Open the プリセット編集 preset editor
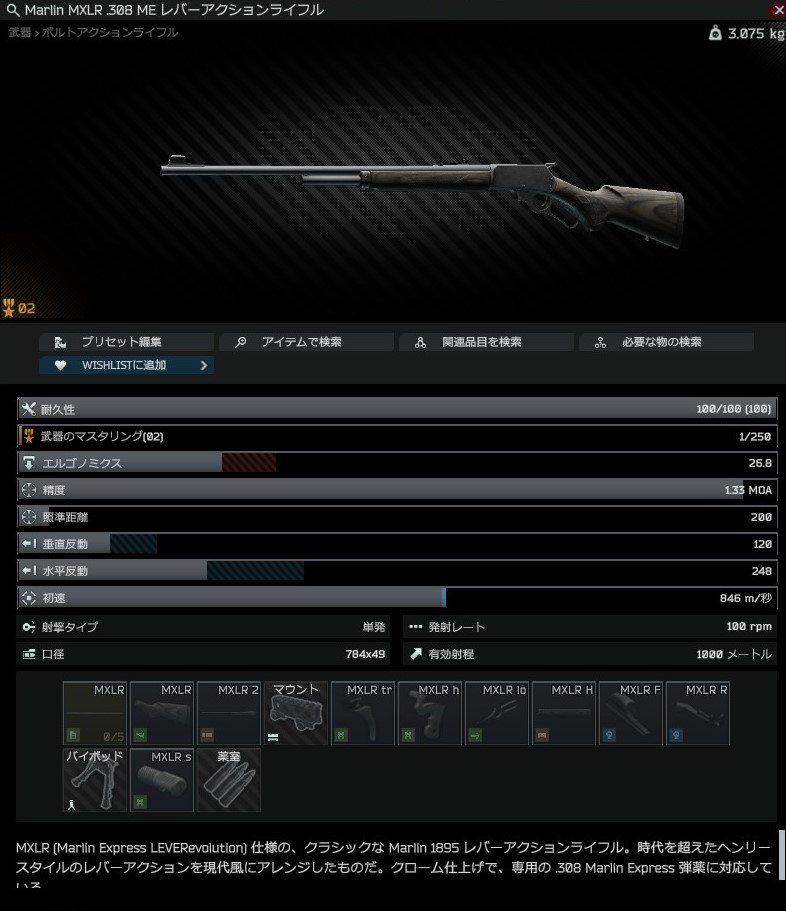The image size is (786, 911). coord(127,342)
